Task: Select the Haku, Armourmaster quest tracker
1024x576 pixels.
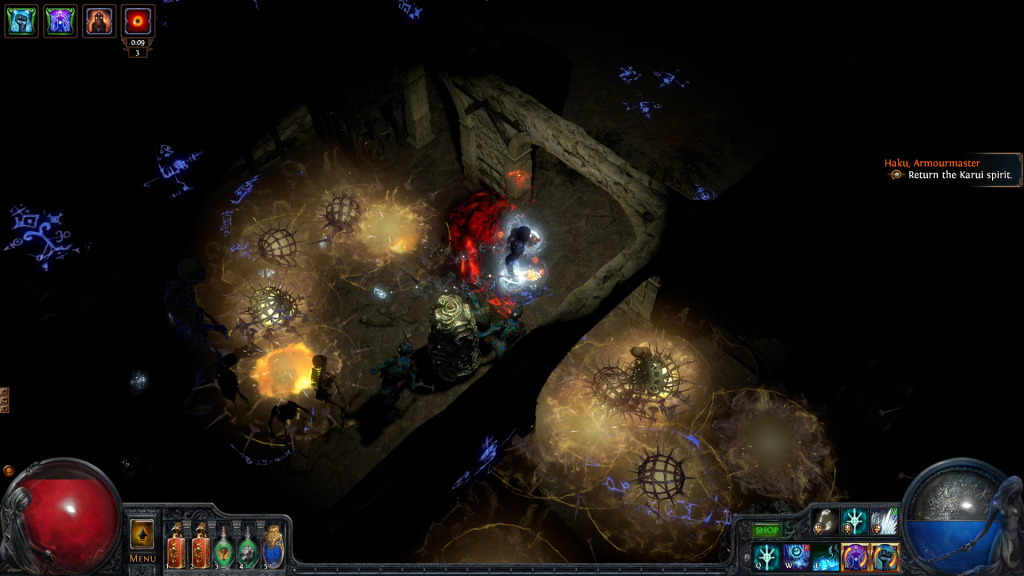Action: tap(950, 168)
